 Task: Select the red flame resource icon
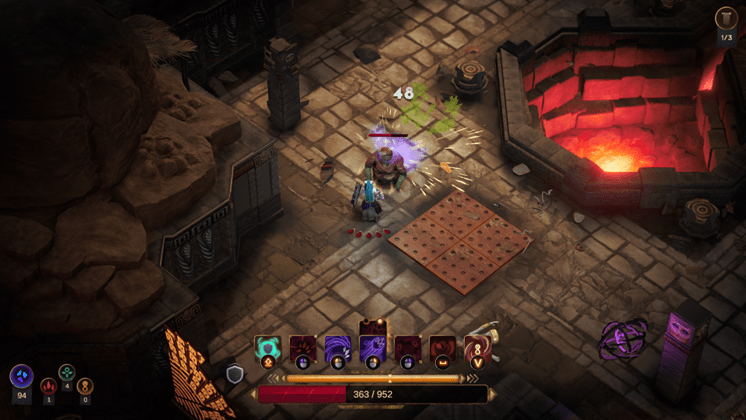pyautogui.click(x=48, y=385)
